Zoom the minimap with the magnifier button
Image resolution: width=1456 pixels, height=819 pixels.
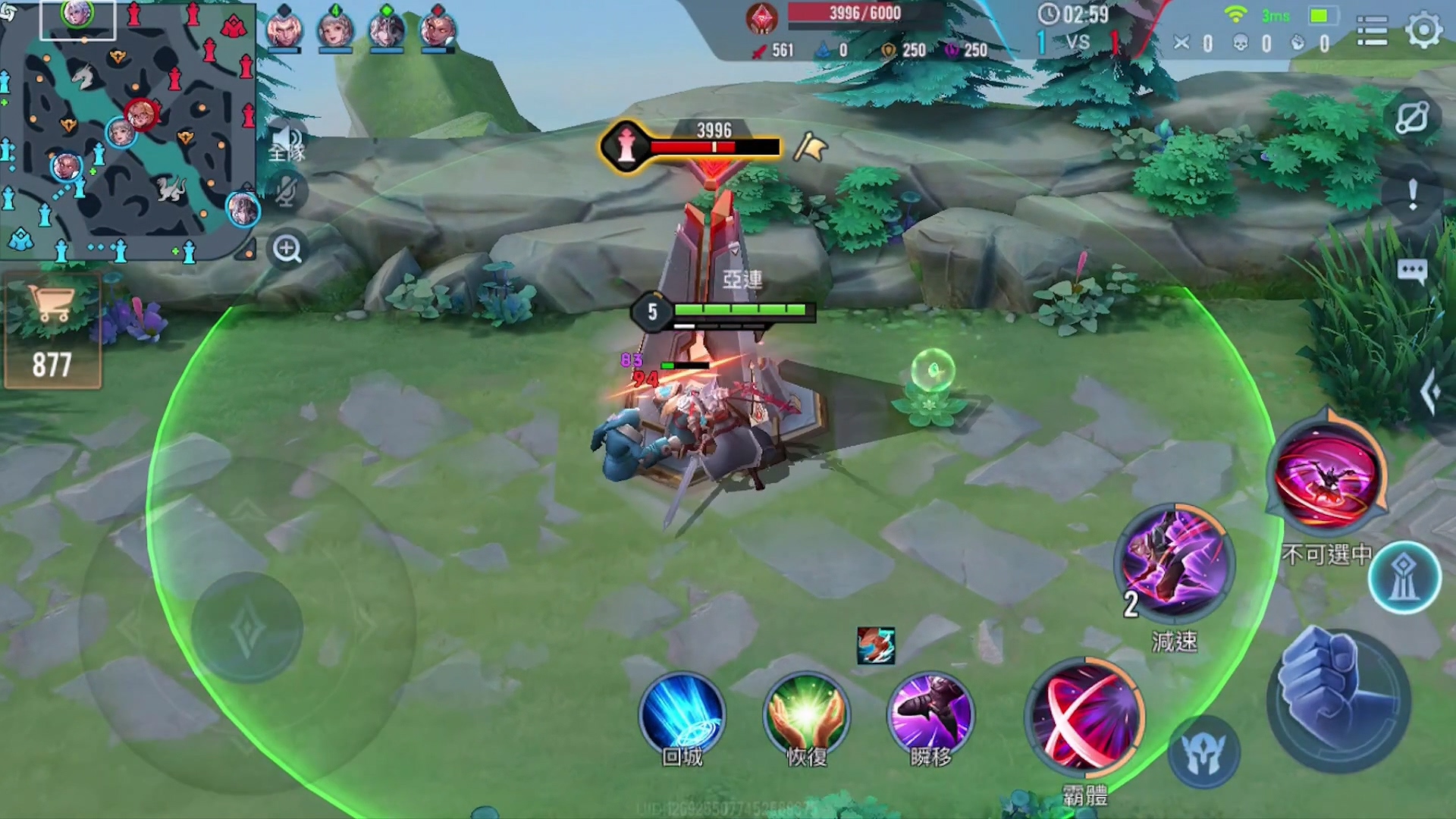point(287,249)
